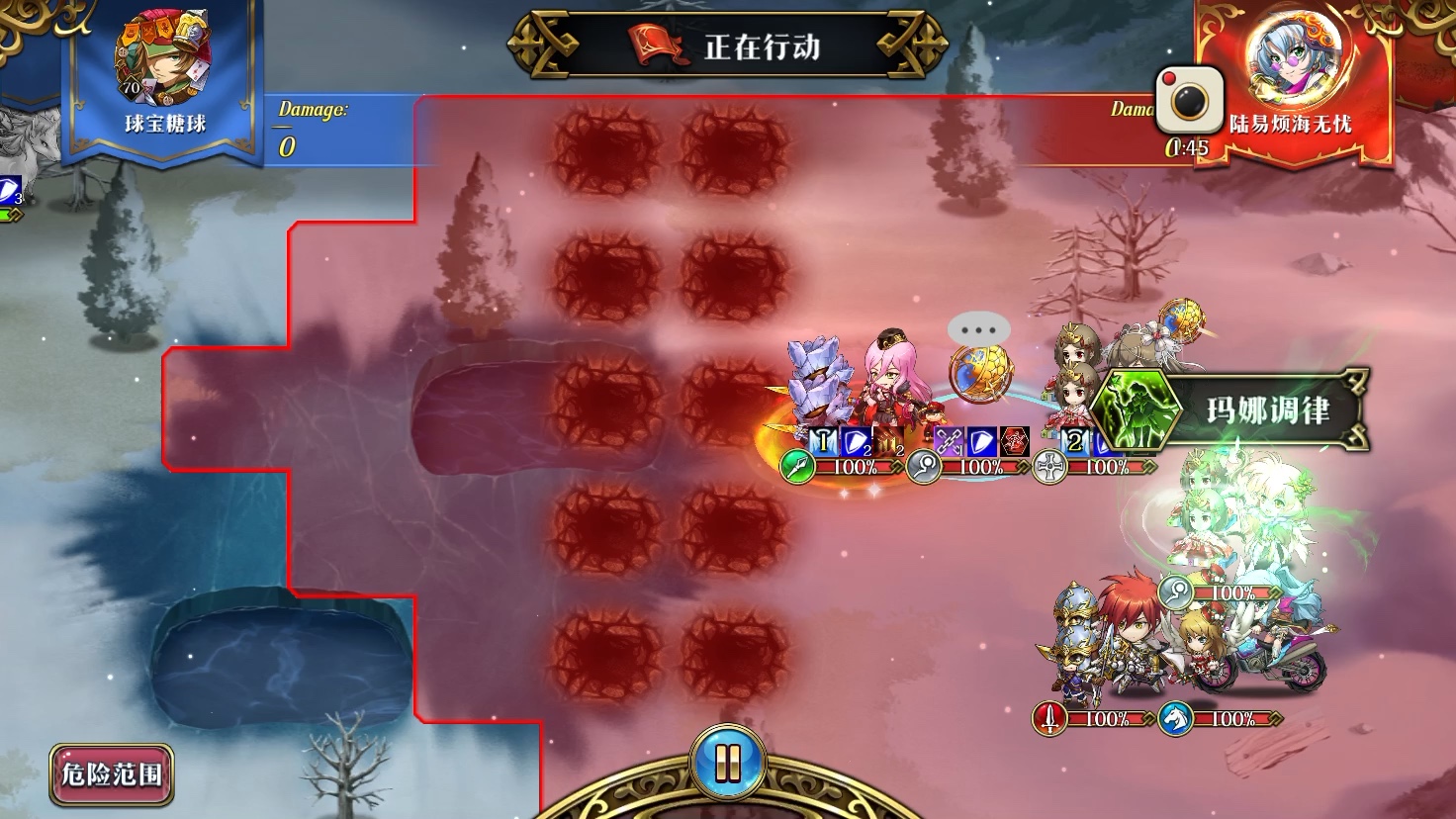Click the winged buff icon showing 1
The image size is (1456, 819).
[824, 440]
